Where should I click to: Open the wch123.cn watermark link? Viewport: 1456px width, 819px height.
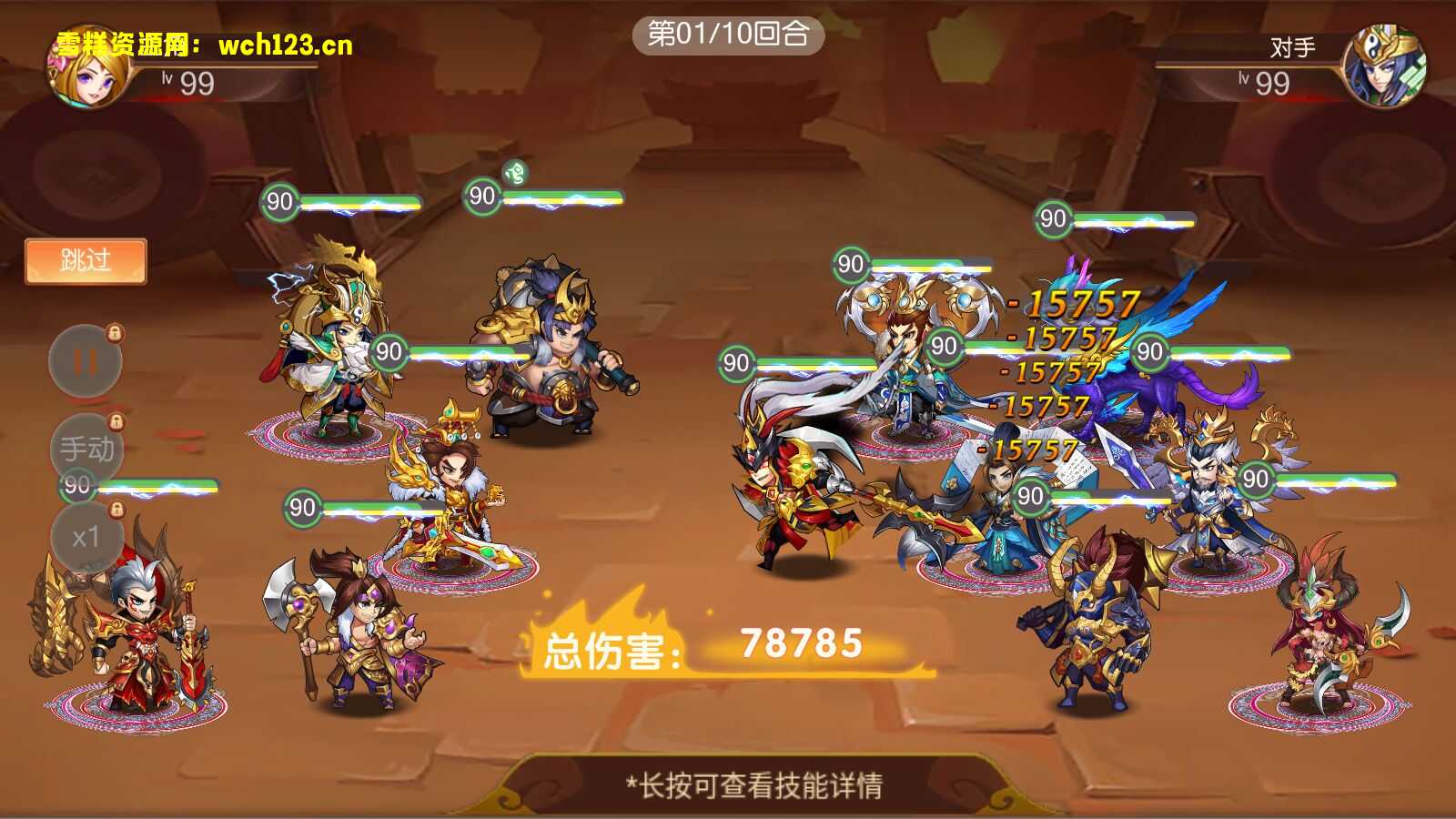point(282,44)
